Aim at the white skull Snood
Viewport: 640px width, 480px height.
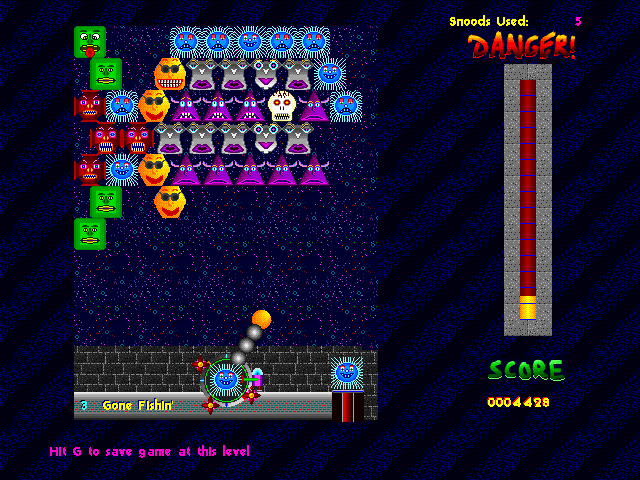pyautogui.click(x=282, y=105)
